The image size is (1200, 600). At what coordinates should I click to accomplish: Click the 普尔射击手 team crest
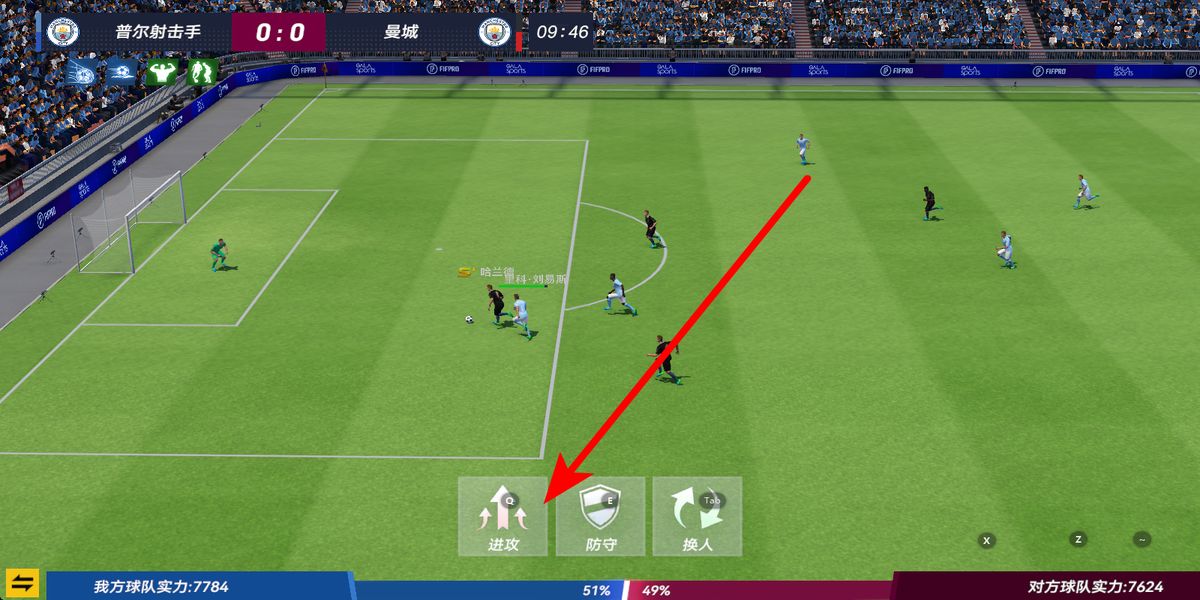[x=63, y=32]
